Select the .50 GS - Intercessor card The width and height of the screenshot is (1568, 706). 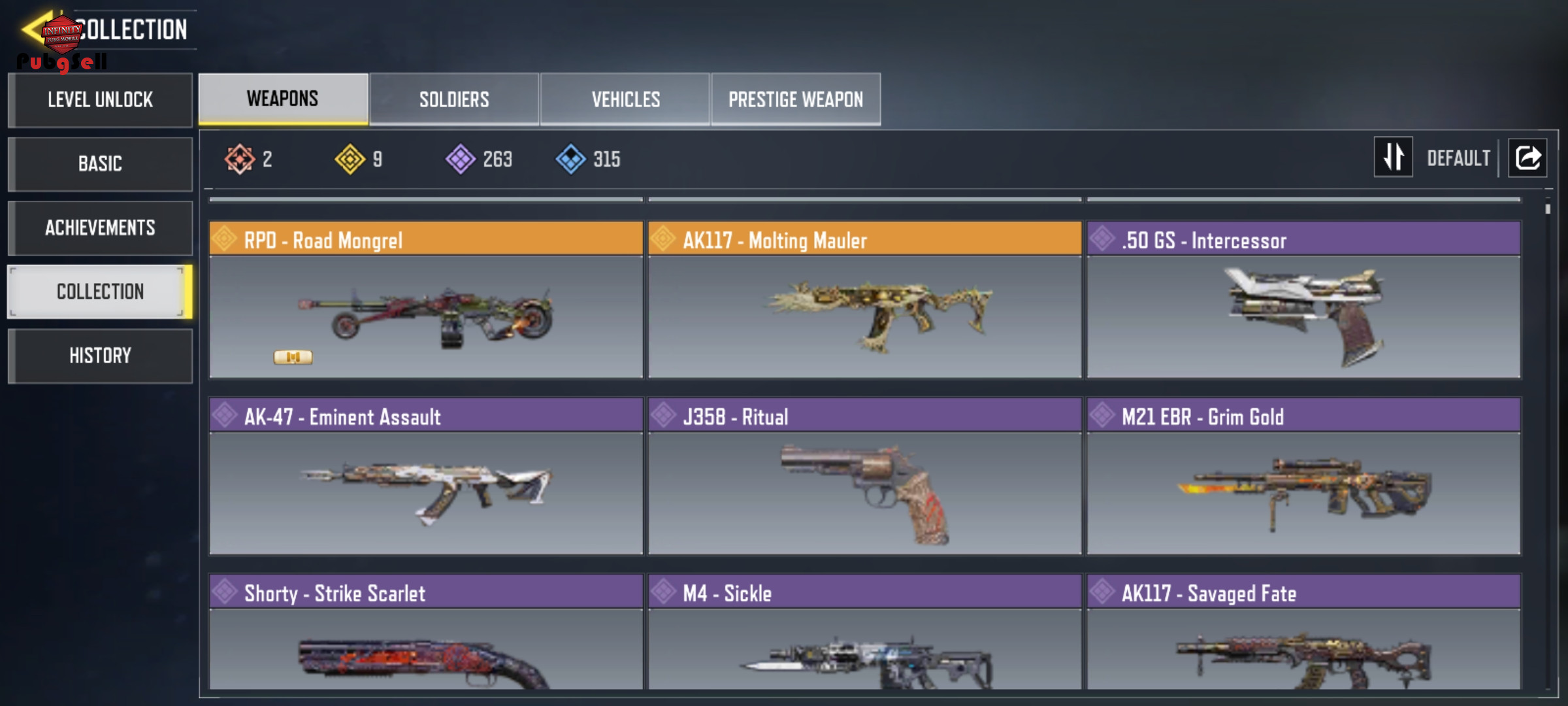click(1303, 300)
